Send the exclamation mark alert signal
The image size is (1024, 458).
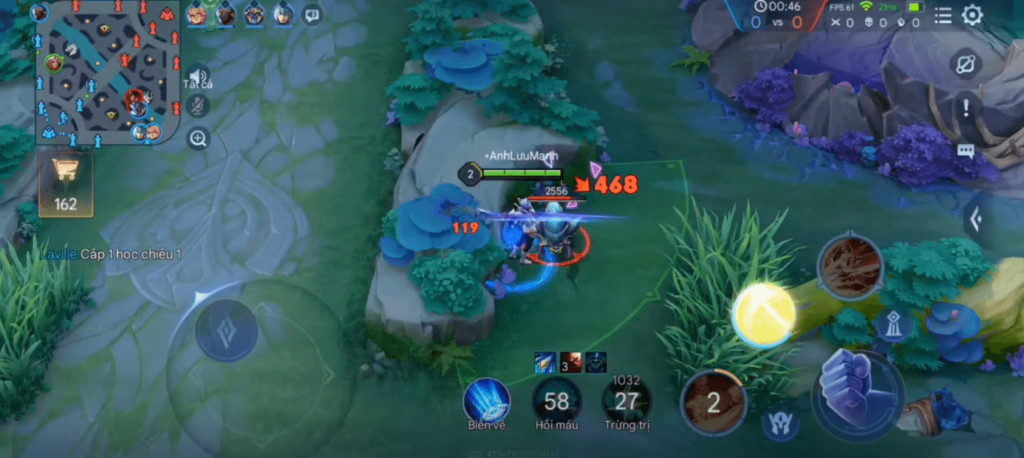point(966,106)
